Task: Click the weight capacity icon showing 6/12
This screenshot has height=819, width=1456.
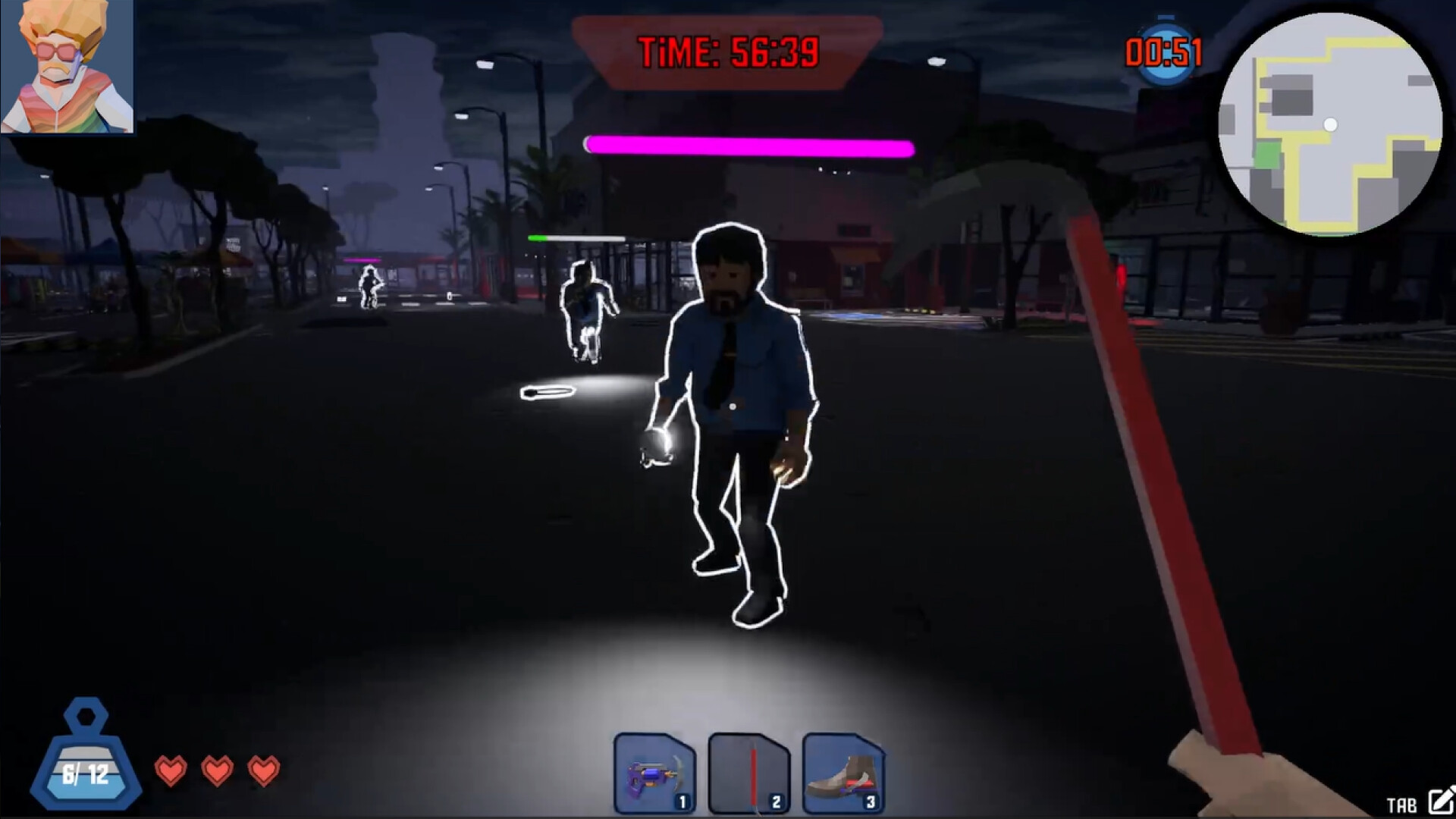Action: (86, 761)
